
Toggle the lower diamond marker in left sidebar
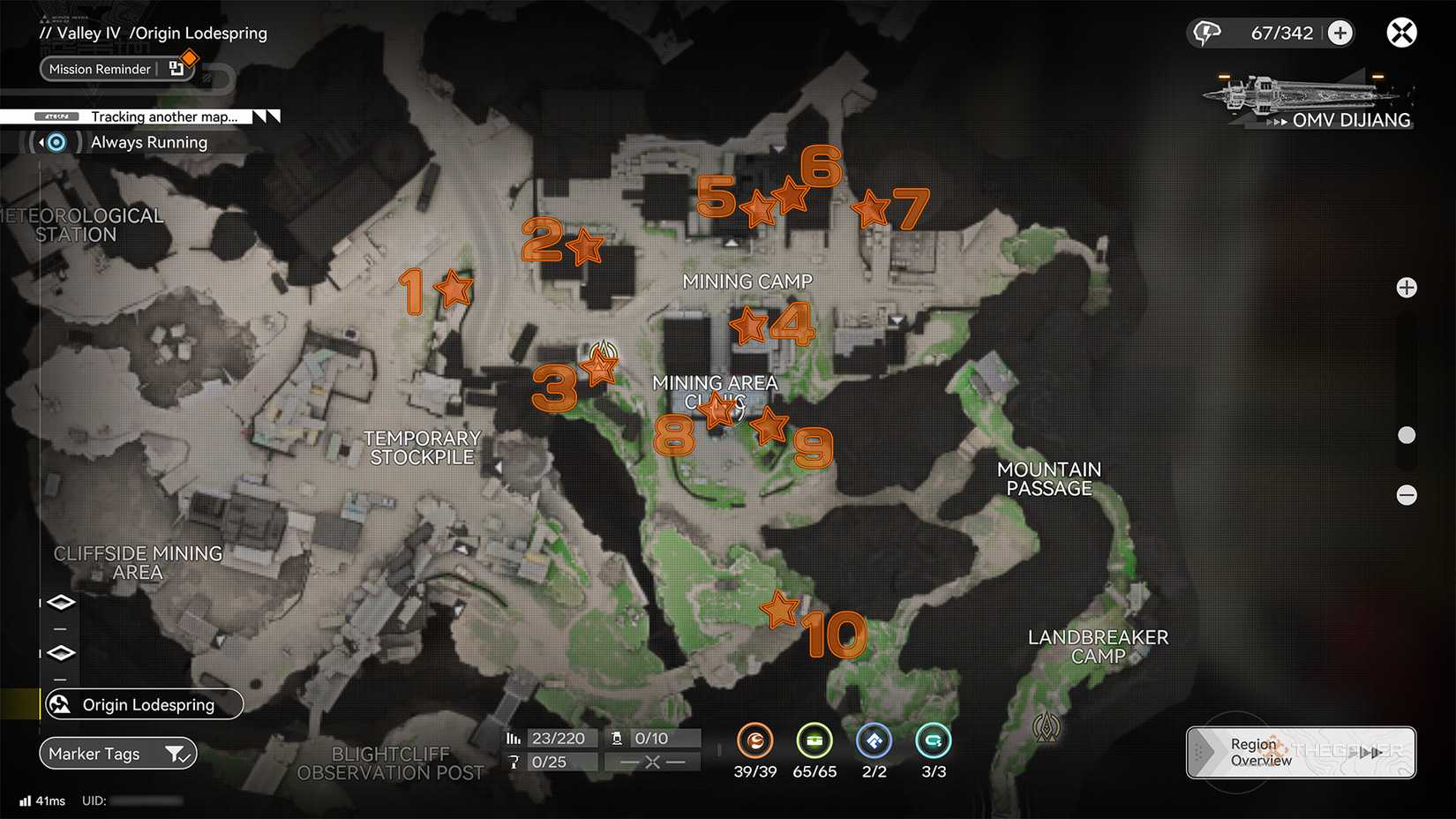pyautogui.click(x=60, y=651)
